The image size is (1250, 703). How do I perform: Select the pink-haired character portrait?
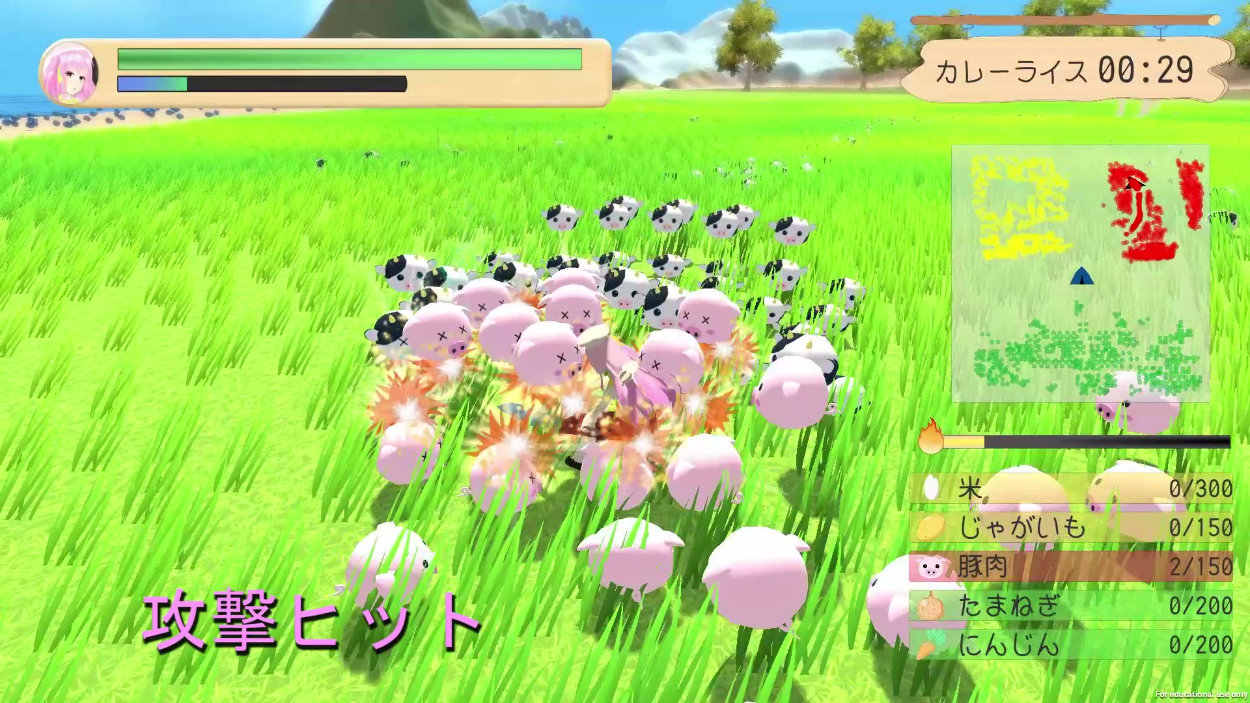point(70,73)
